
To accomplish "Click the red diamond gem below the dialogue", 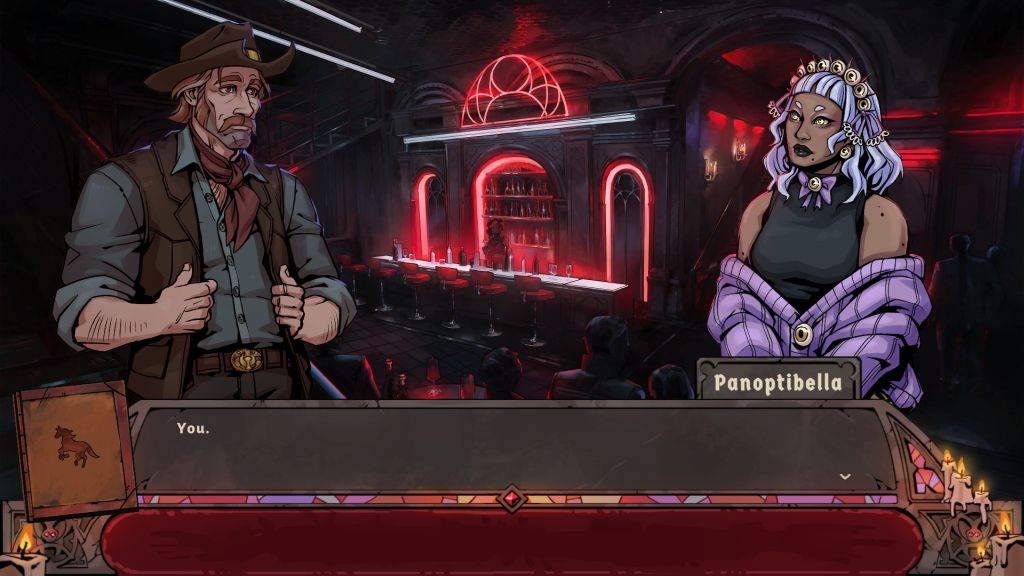I will 512,498.
